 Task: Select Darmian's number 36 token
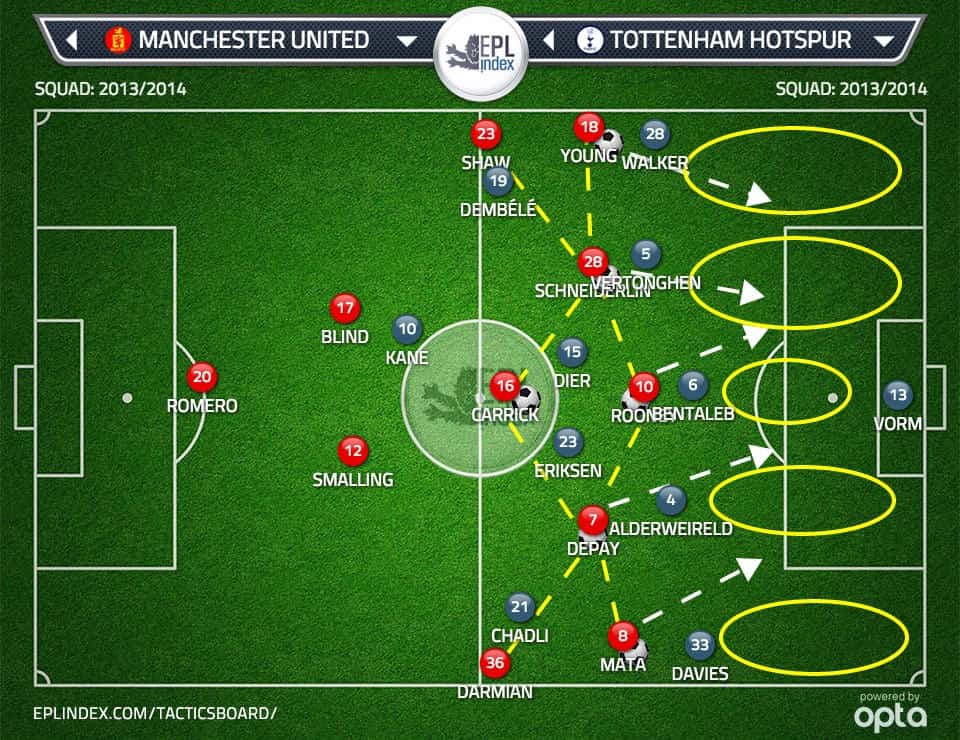click(x=494, y=662)
